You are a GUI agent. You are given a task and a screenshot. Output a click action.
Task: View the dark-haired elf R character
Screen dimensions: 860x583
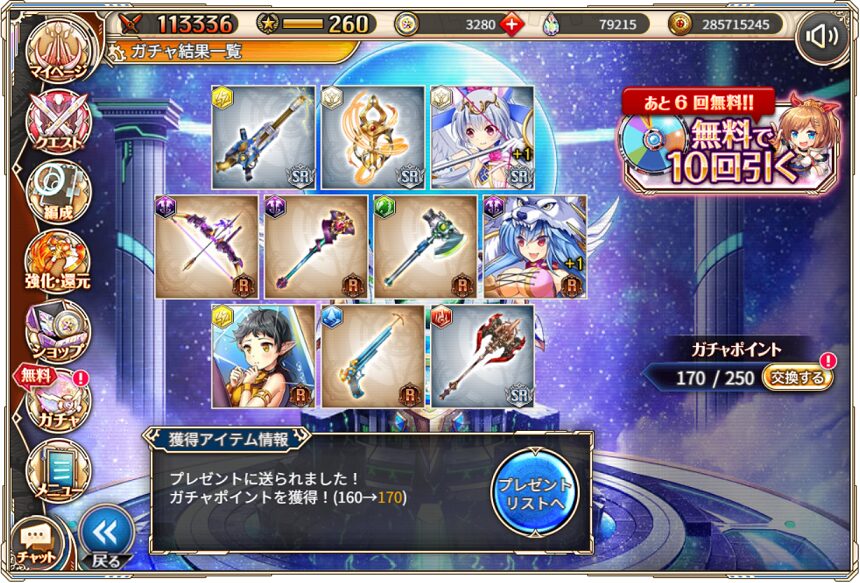pos(262,356)
